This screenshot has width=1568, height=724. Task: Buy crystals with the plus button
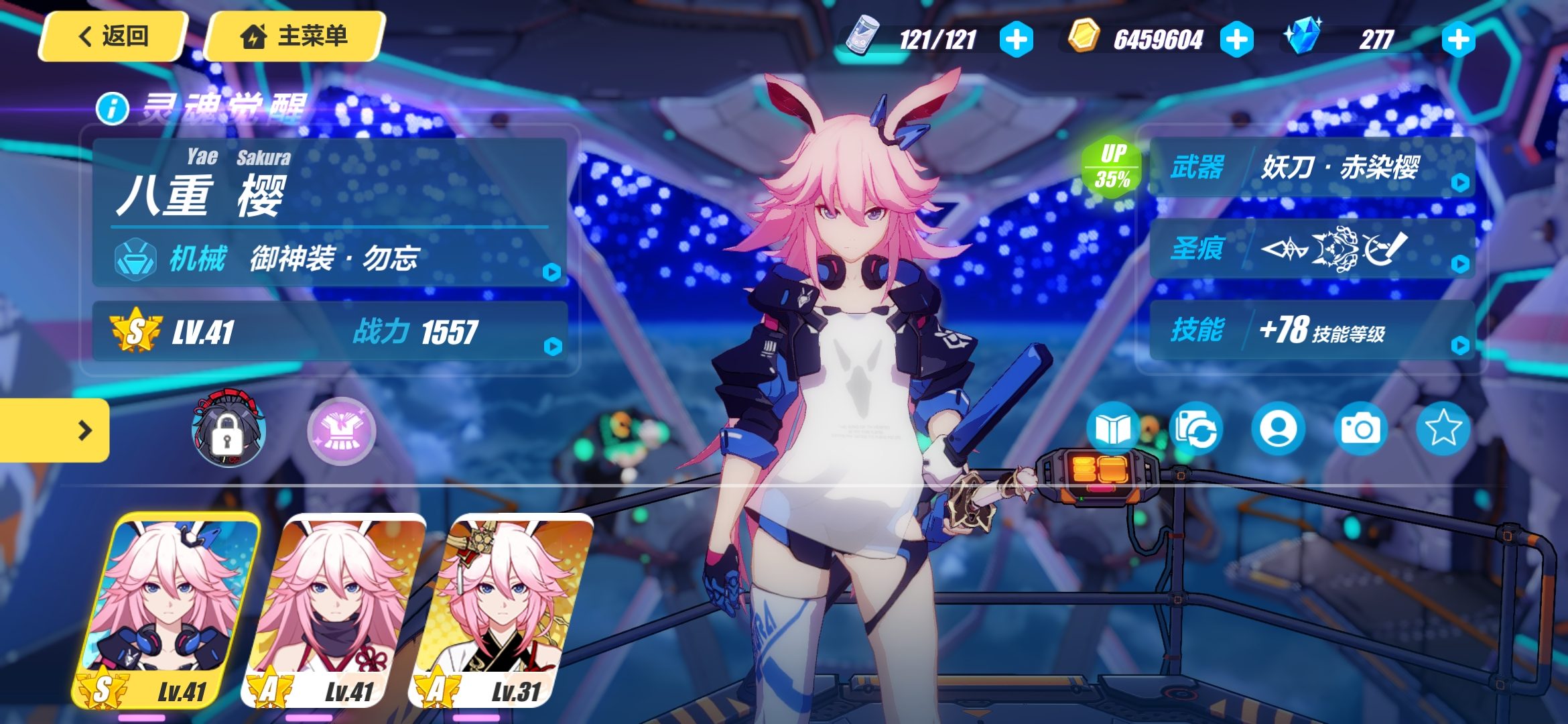(1458, 40)
